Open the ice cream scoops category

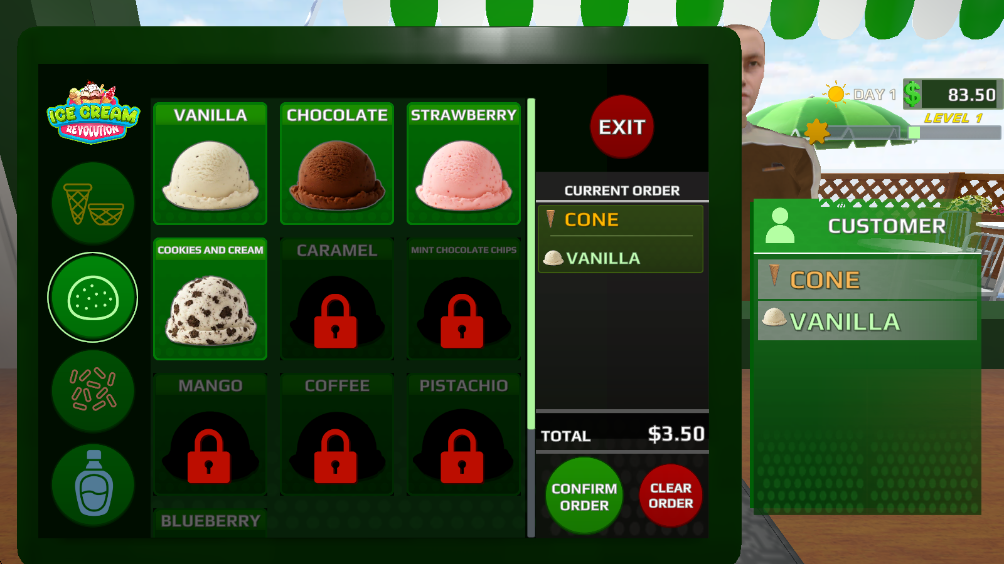(92, 297)
